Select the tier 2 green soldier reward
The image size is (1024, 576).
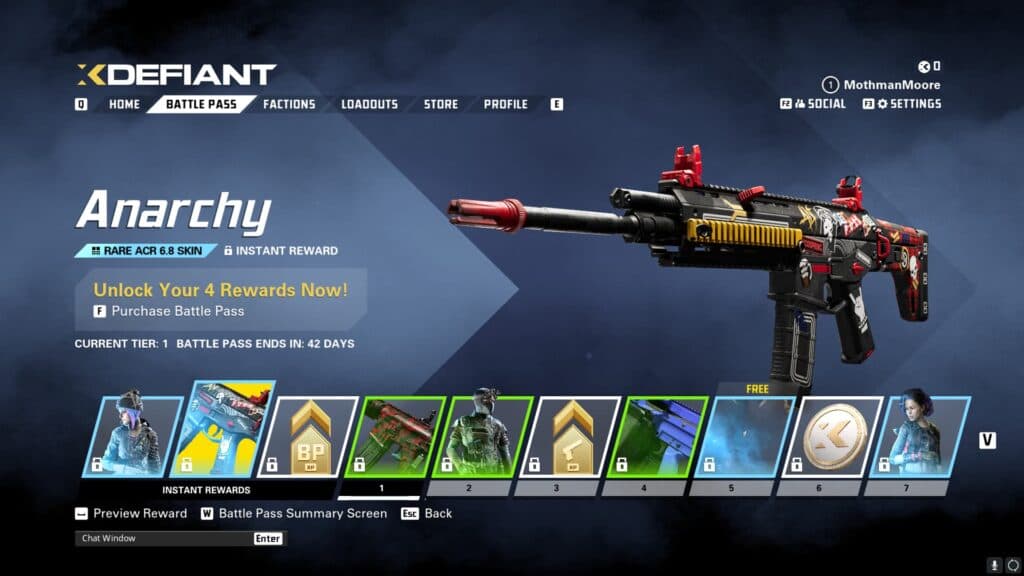click(486, 436)
